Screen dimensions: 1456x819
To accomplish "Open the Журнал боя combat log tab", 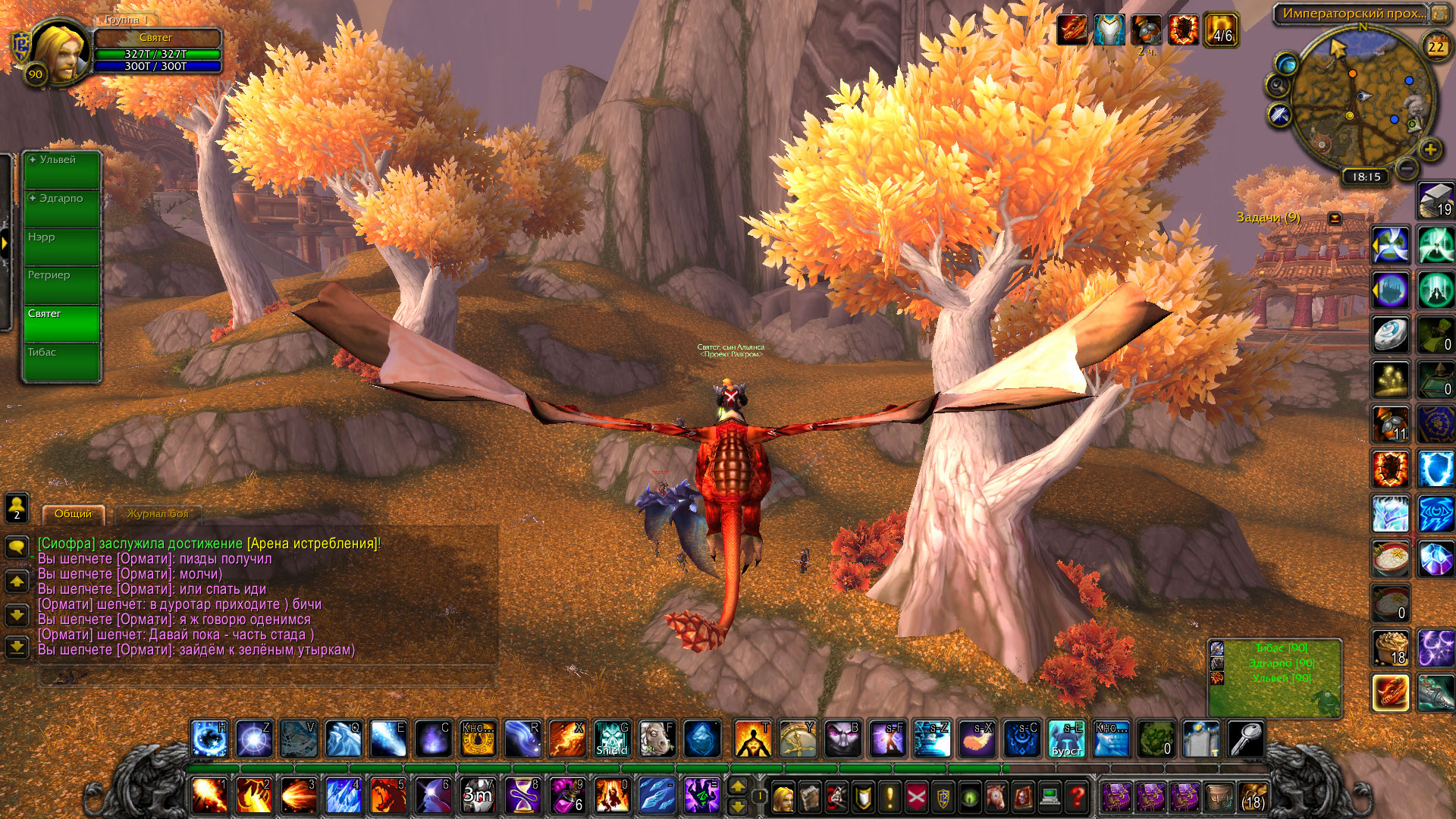I will (x=158, y=514).
